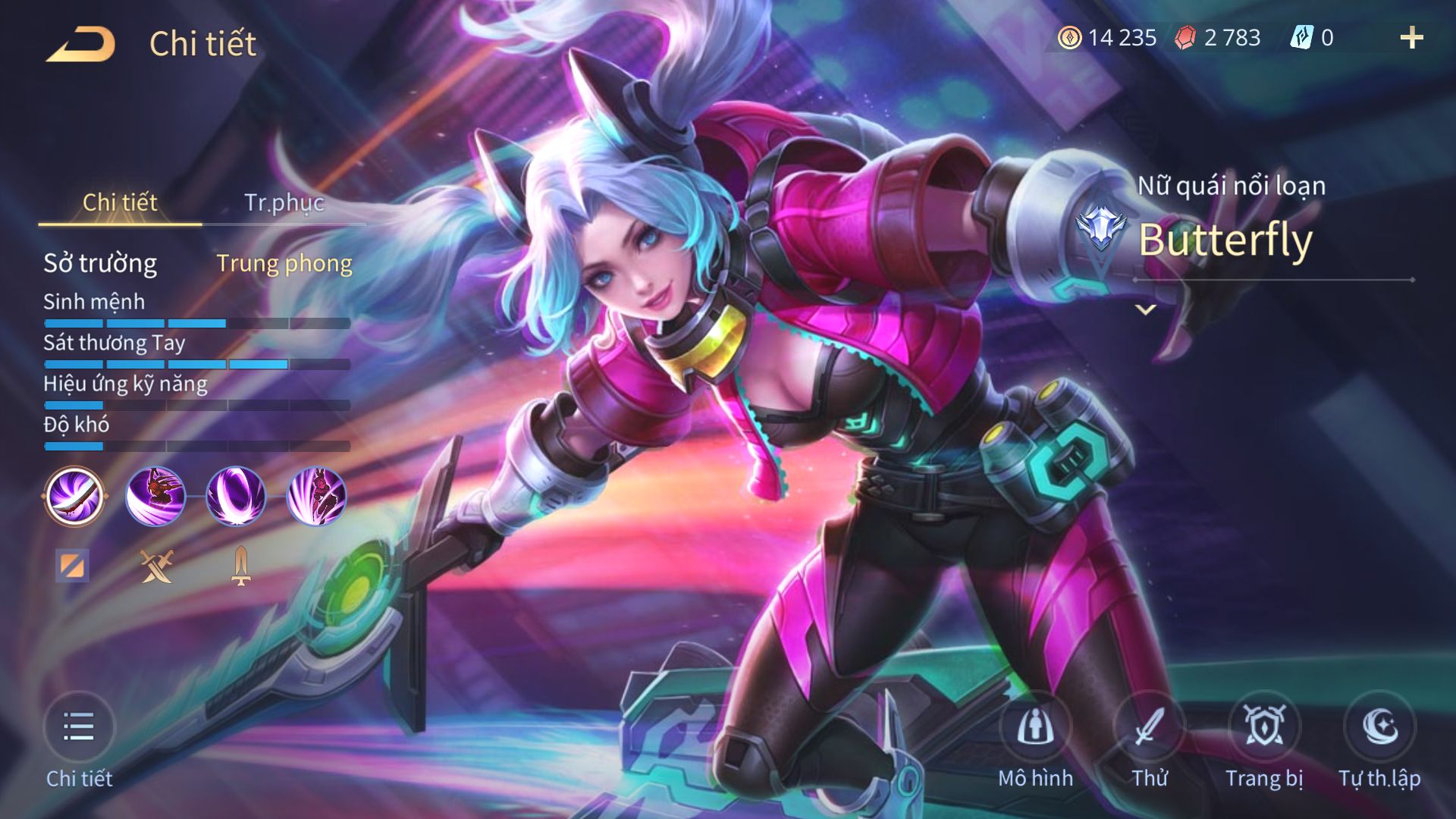Open Trang bị equipment setup
This screenshot has width=1456, height=819.
(1264, 728)
